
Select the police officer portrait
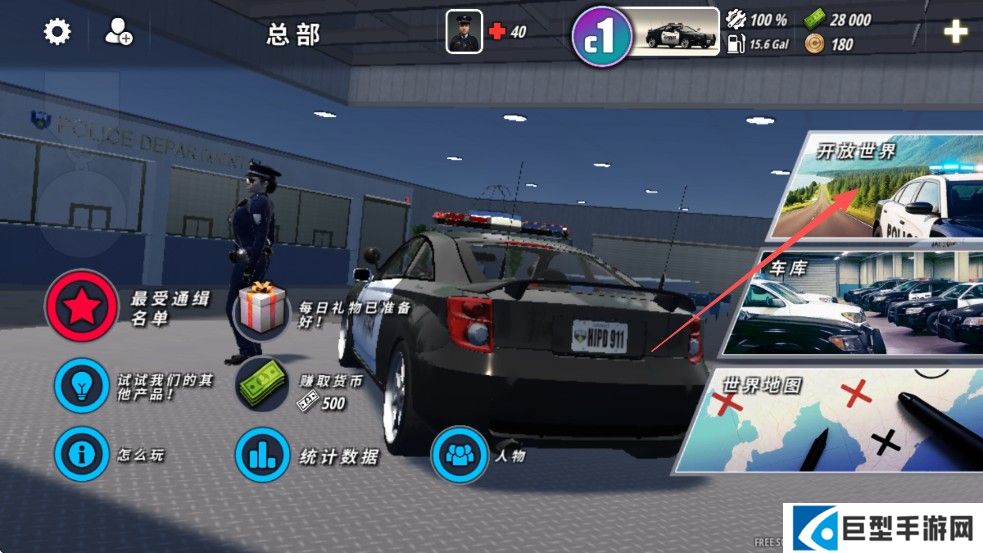click(464, 32)
